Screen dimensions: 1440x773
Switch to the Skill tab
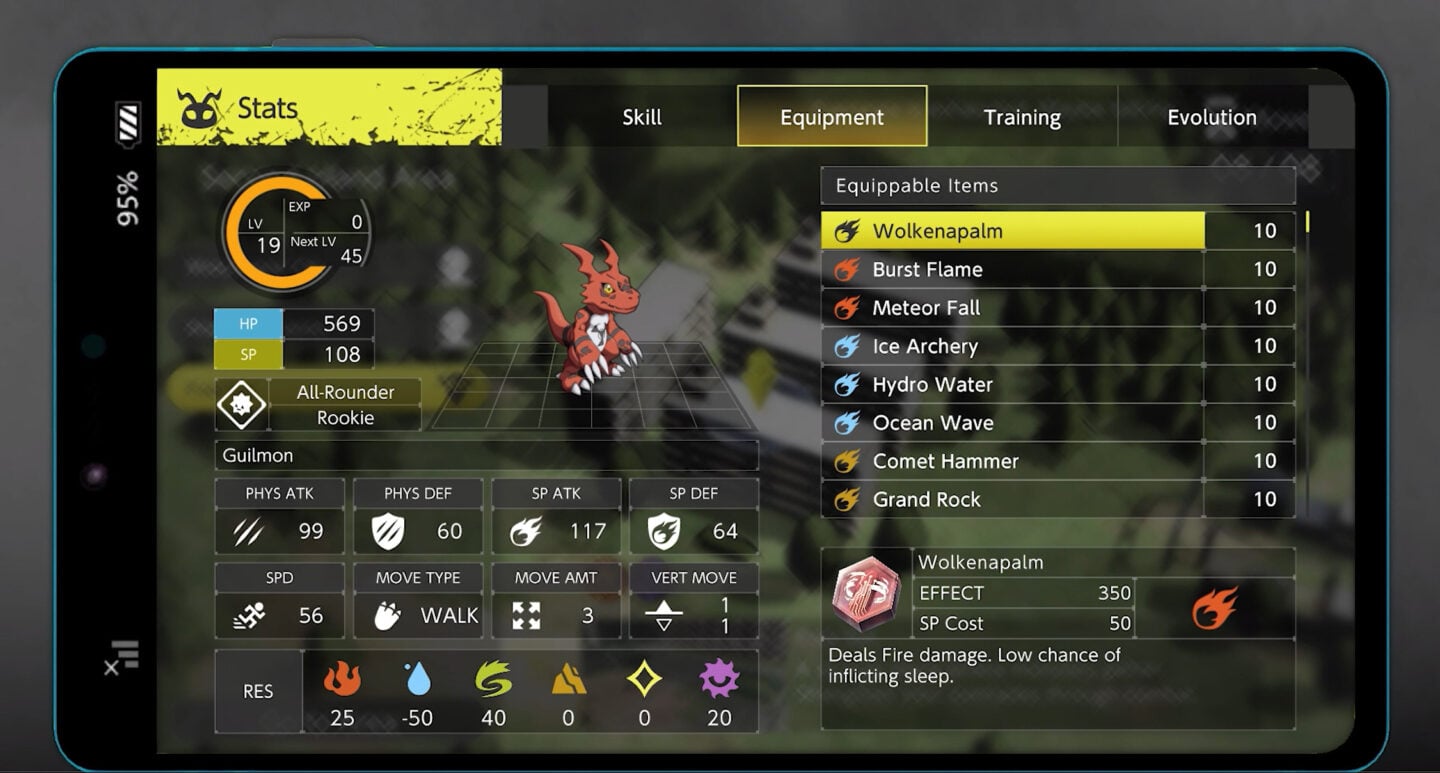[x=641, y=117]
